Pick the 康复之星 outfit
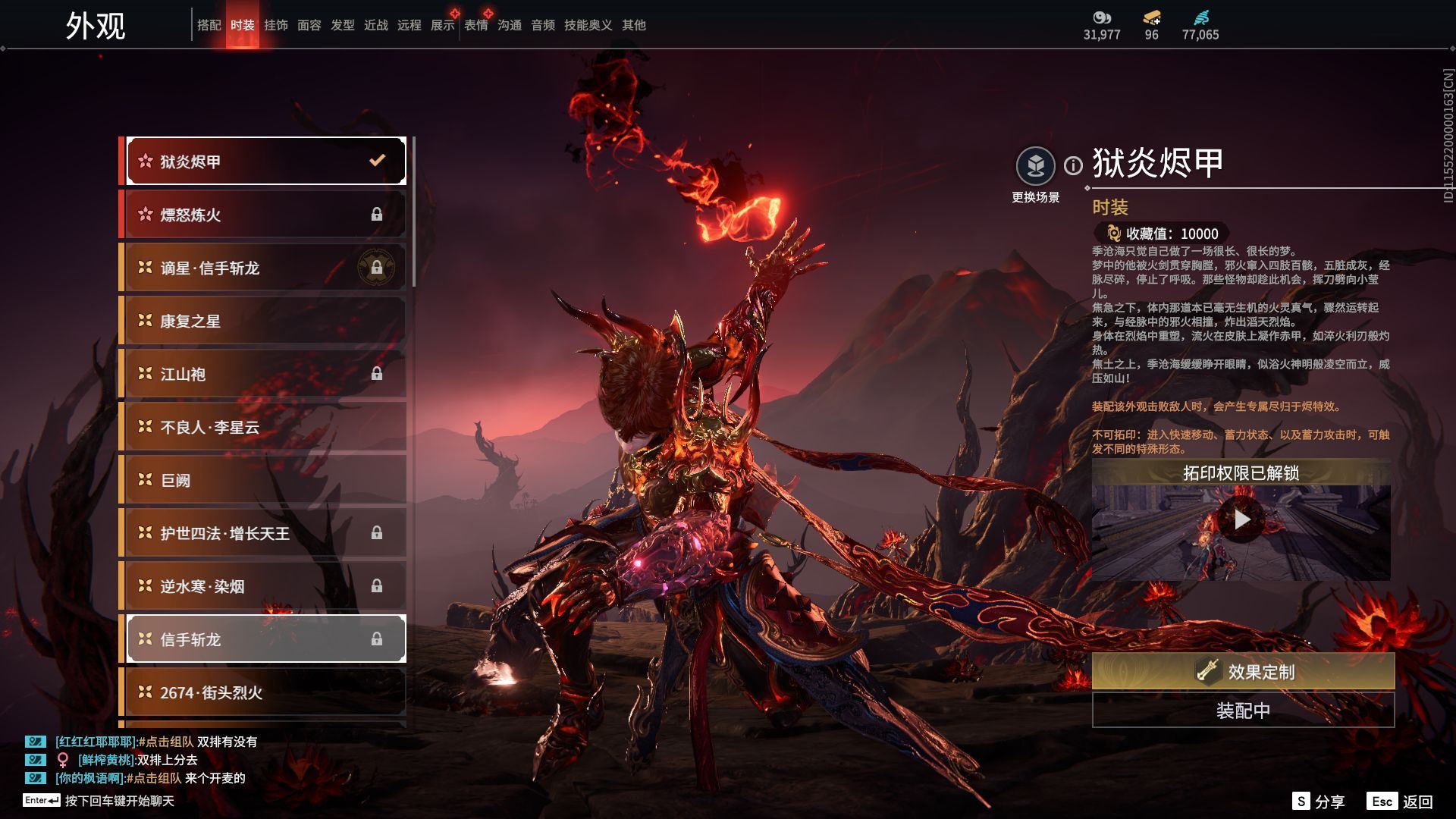The height and width of the screenshot is (819, 1456). [x=265, y=321]
